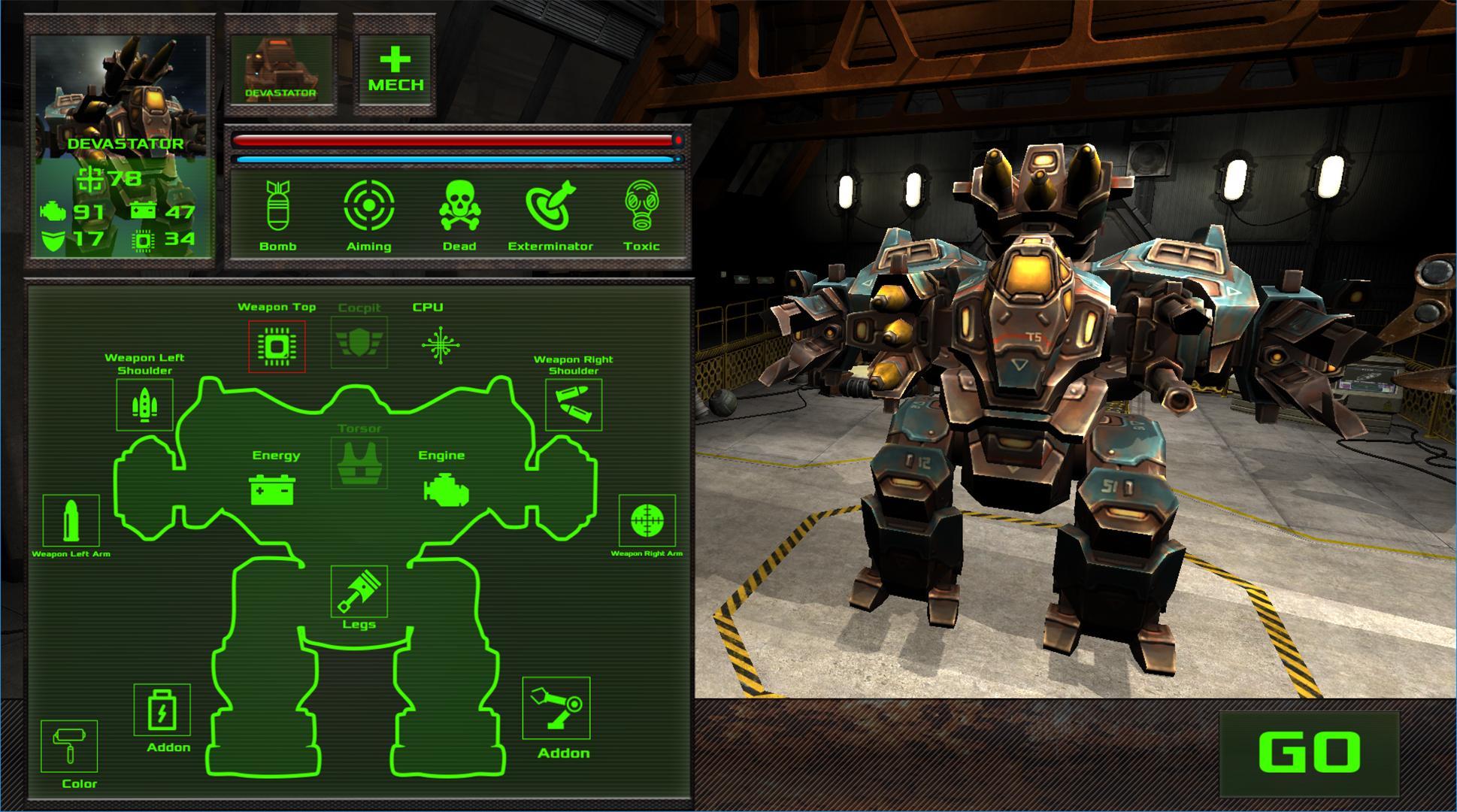Select the Energy battery slot
Image resolution: width=1457 pixels, height=812 pixels.
pyautogui.click(x=272, y=489)
